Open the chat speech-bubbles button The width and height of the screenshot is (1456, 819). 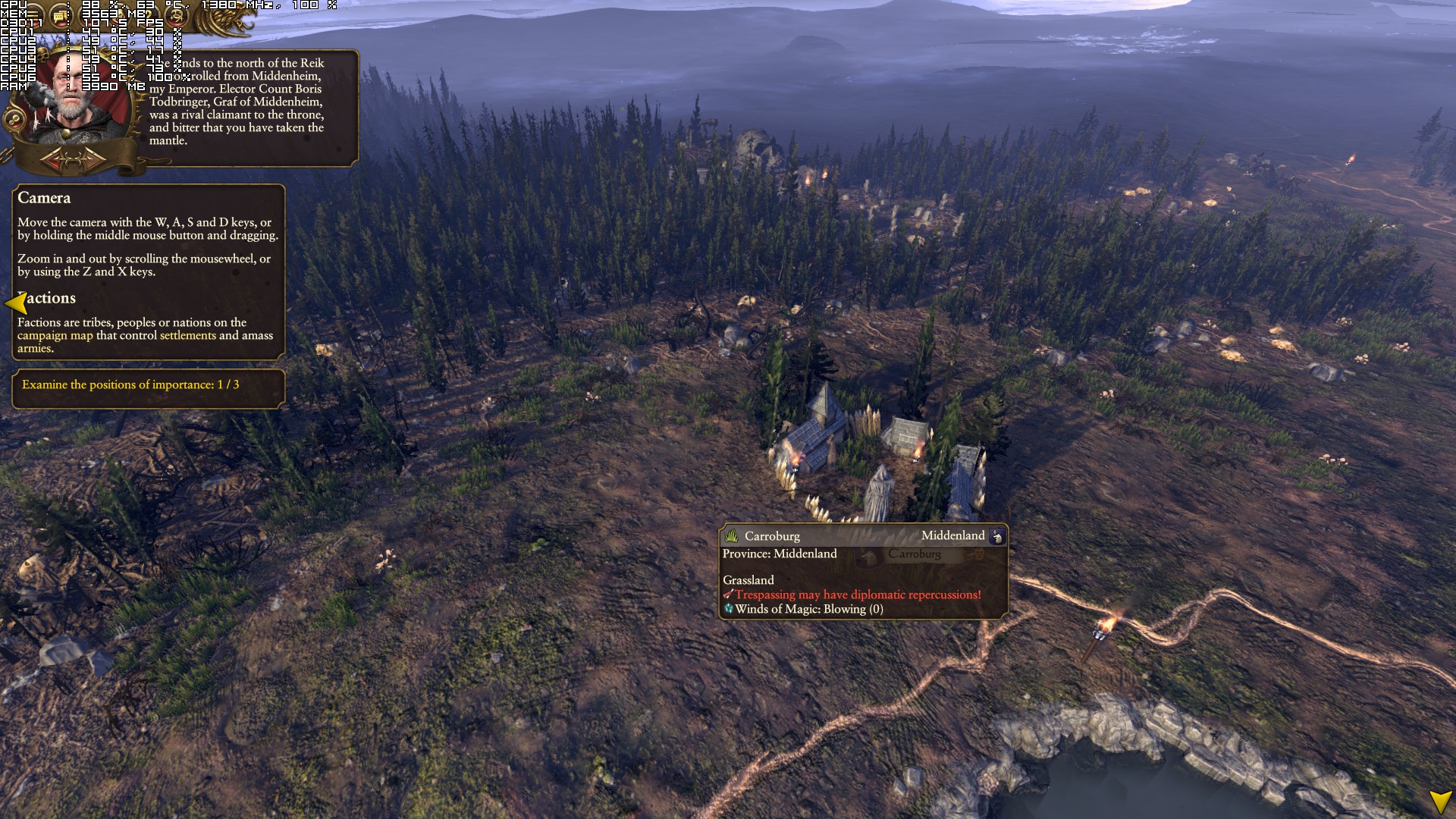[x=59, y=16]
